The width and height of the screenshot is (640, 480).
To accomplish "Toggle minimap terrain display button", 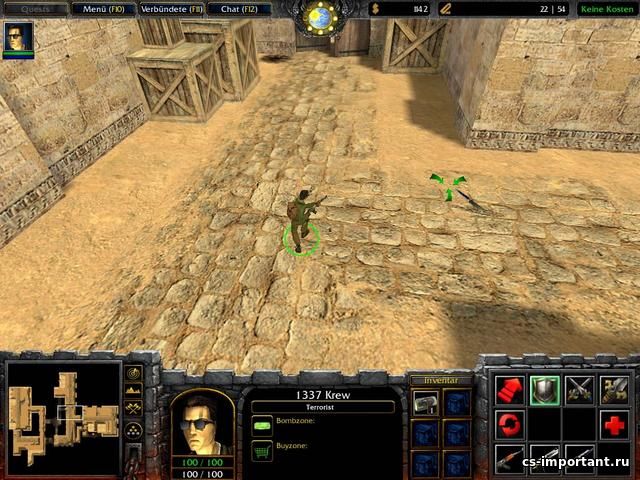I will [134, 391].
